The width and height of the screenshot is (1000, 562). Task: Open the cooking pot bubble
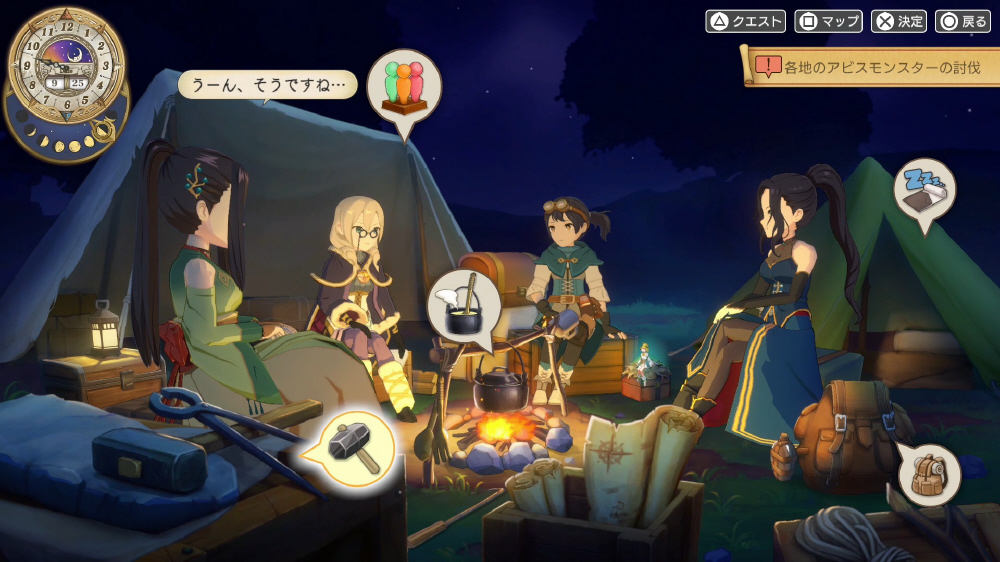click(464, 303)
